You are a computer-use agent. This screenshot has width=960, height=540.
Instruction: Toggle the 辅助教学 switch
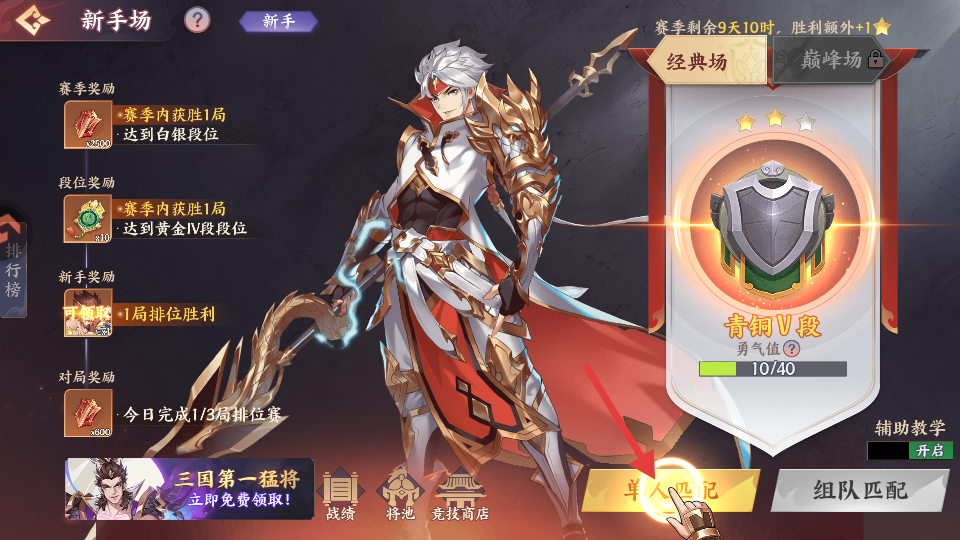[910, 451]
